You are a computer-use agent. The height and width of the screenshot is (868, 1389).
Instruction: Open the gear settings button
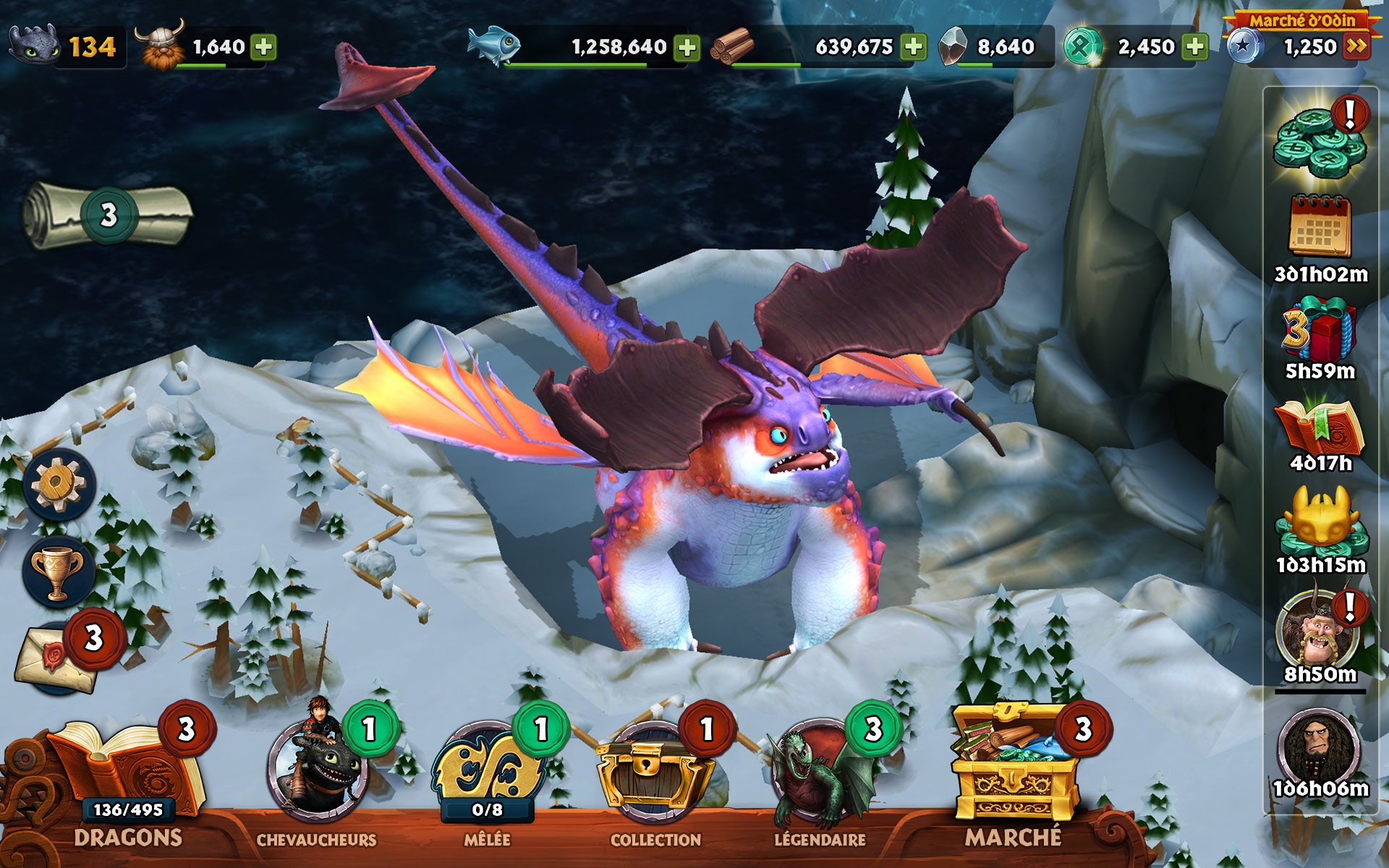click(59, 484)
